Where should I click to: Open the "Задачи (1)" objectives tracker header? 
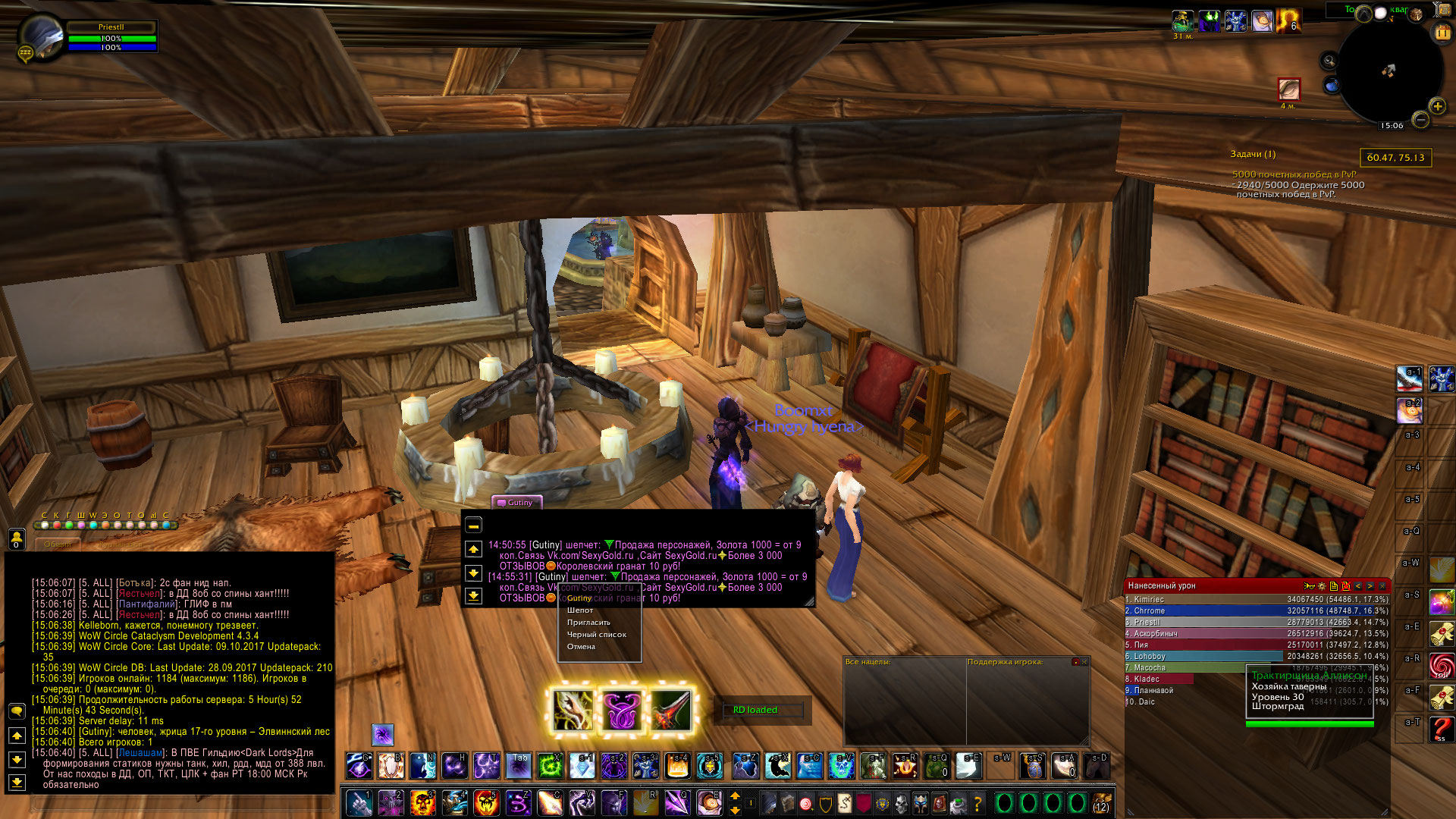1253,154
